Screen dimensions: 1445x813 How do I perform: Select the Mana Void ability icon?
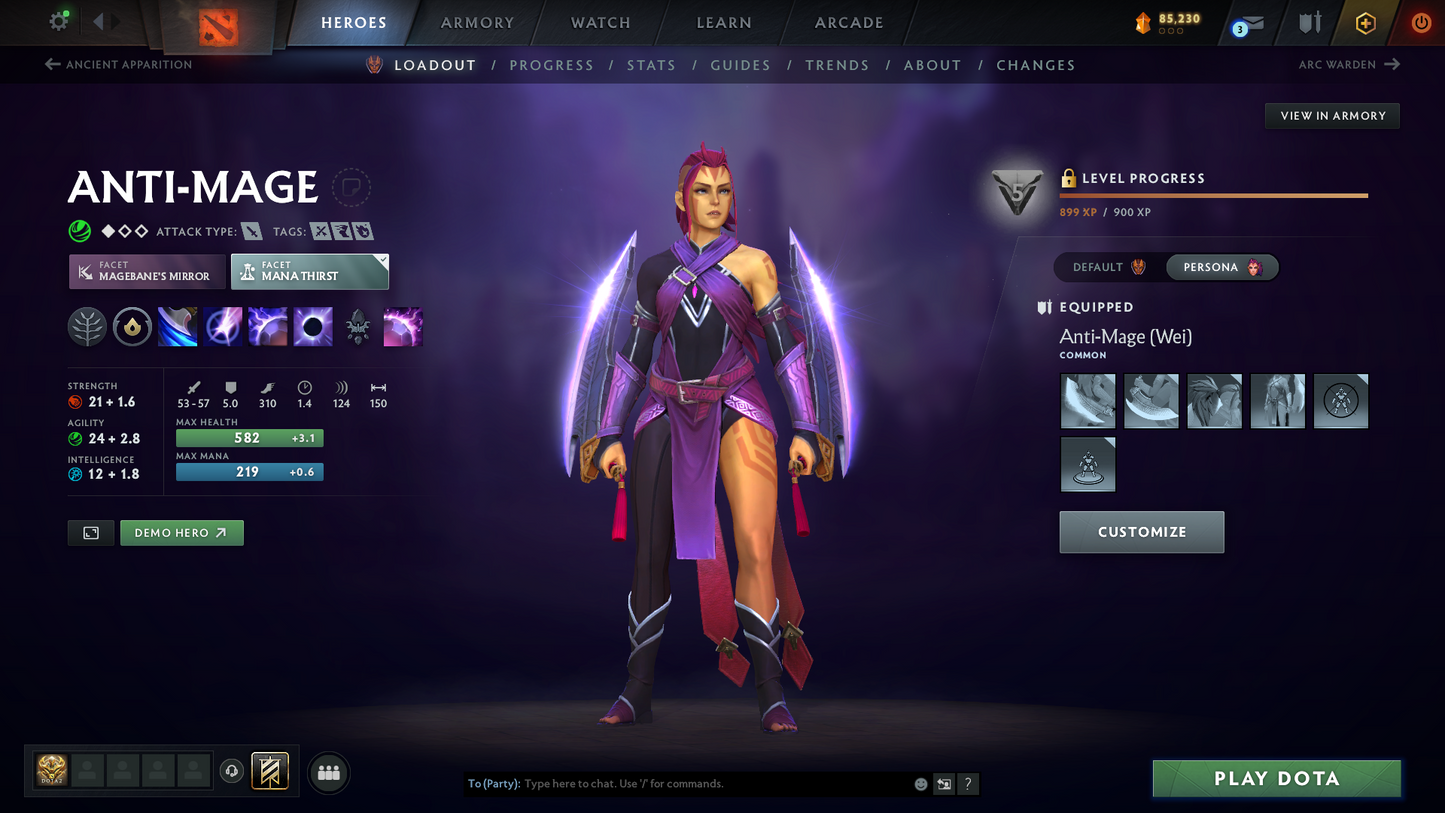pyautogui.click(x=313, y=326)
